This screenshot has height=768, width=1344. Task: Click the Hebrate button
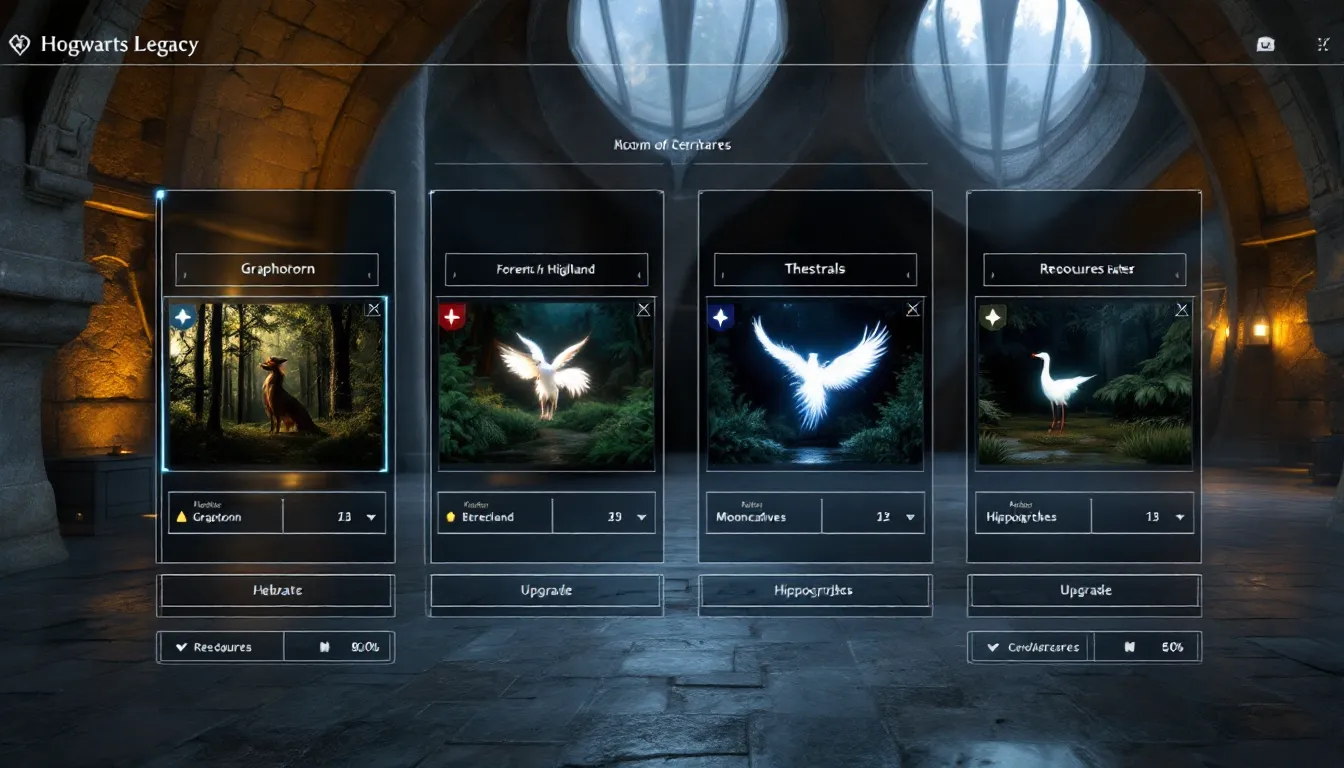tap(277, 591)
